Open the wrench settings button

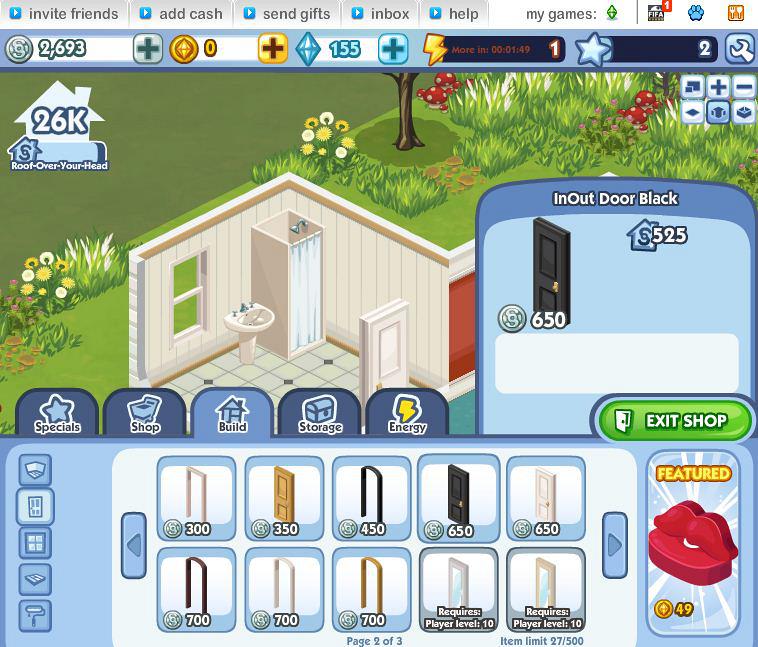(x=740, y=48)
